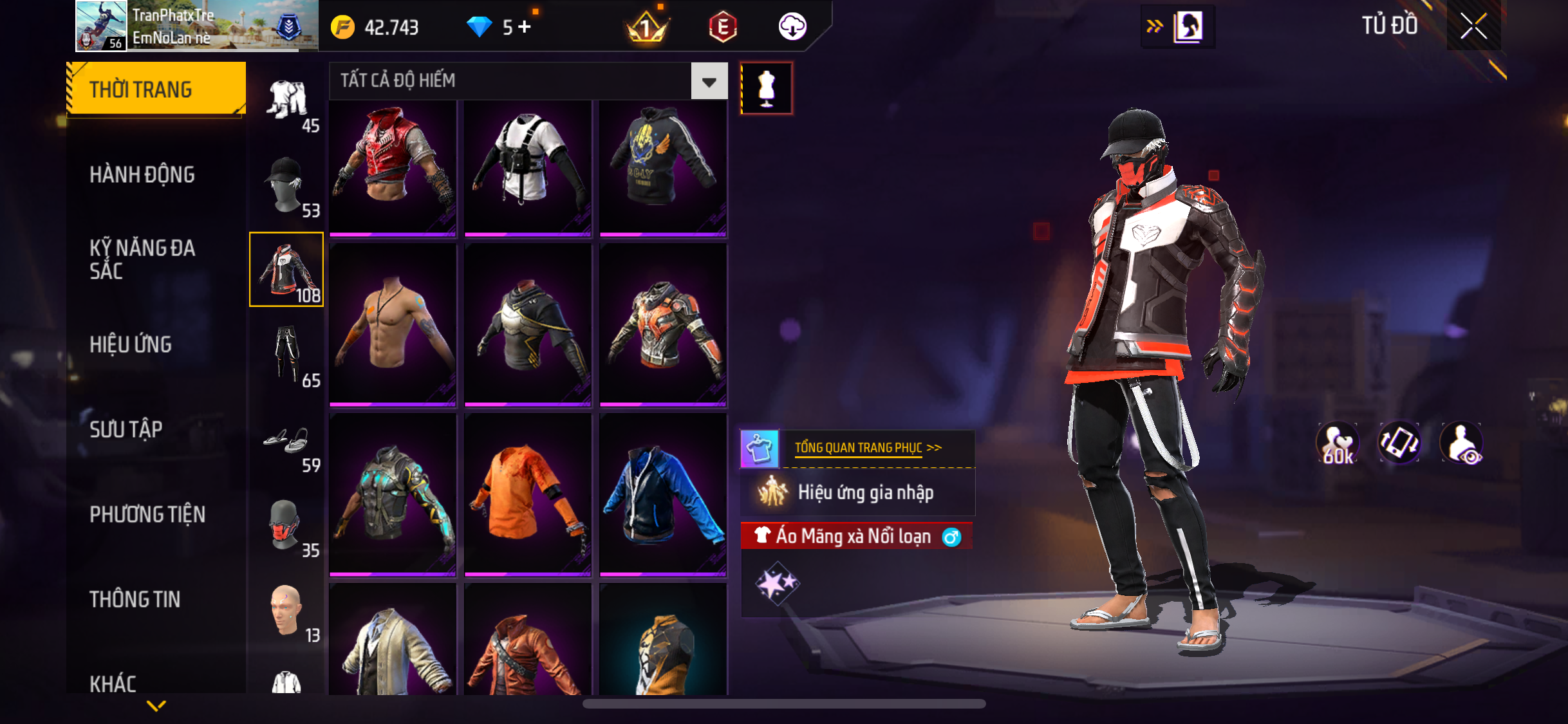This screenshot has height=724, width=1568.
Task: Show the hat subcategory with 53 items
Action: coord(286,186)
